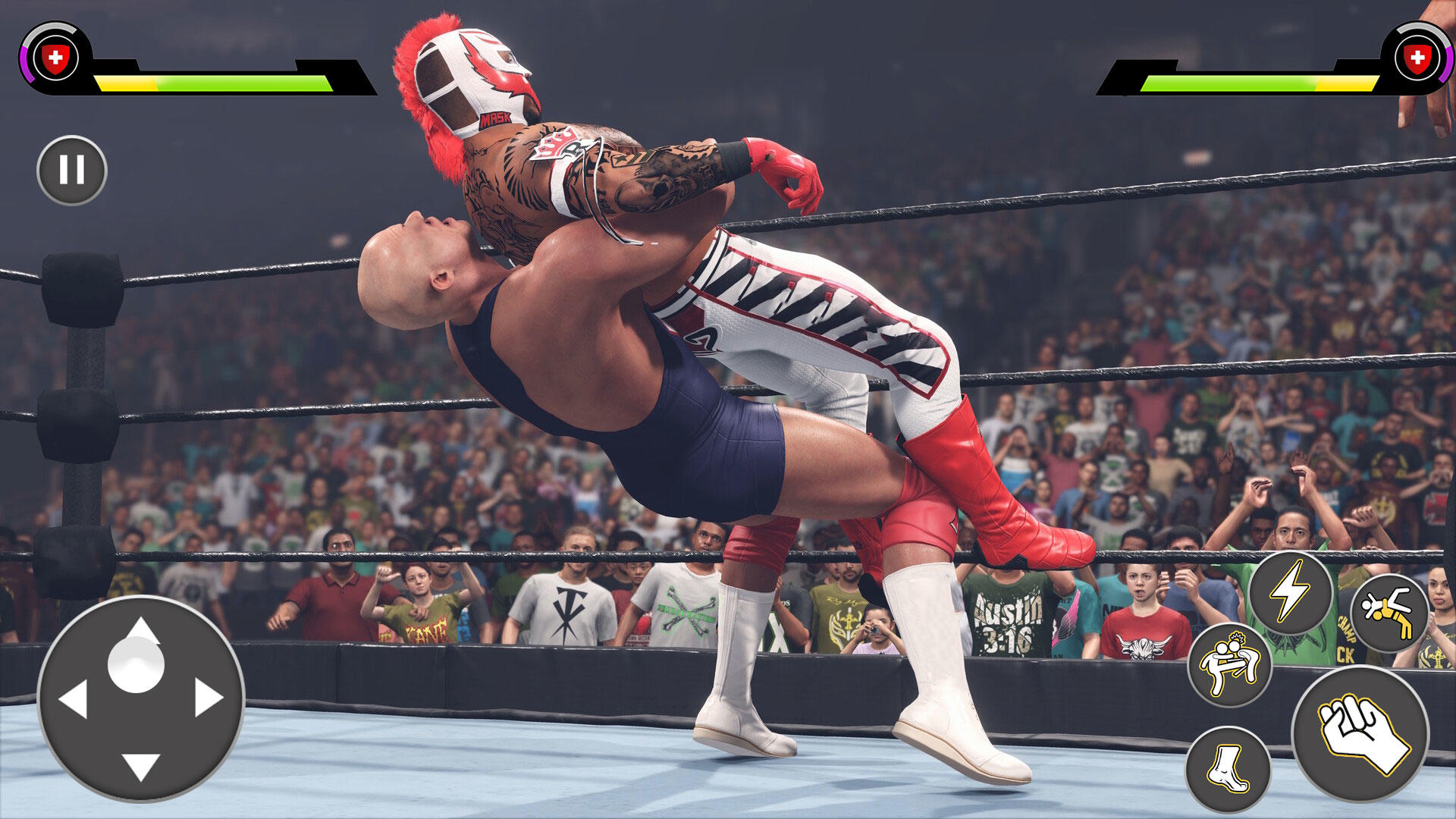Screen dimensions: 1456x819
Task: Pause the wrestling match
Action: pyautogui.click(x=74, y=168)
